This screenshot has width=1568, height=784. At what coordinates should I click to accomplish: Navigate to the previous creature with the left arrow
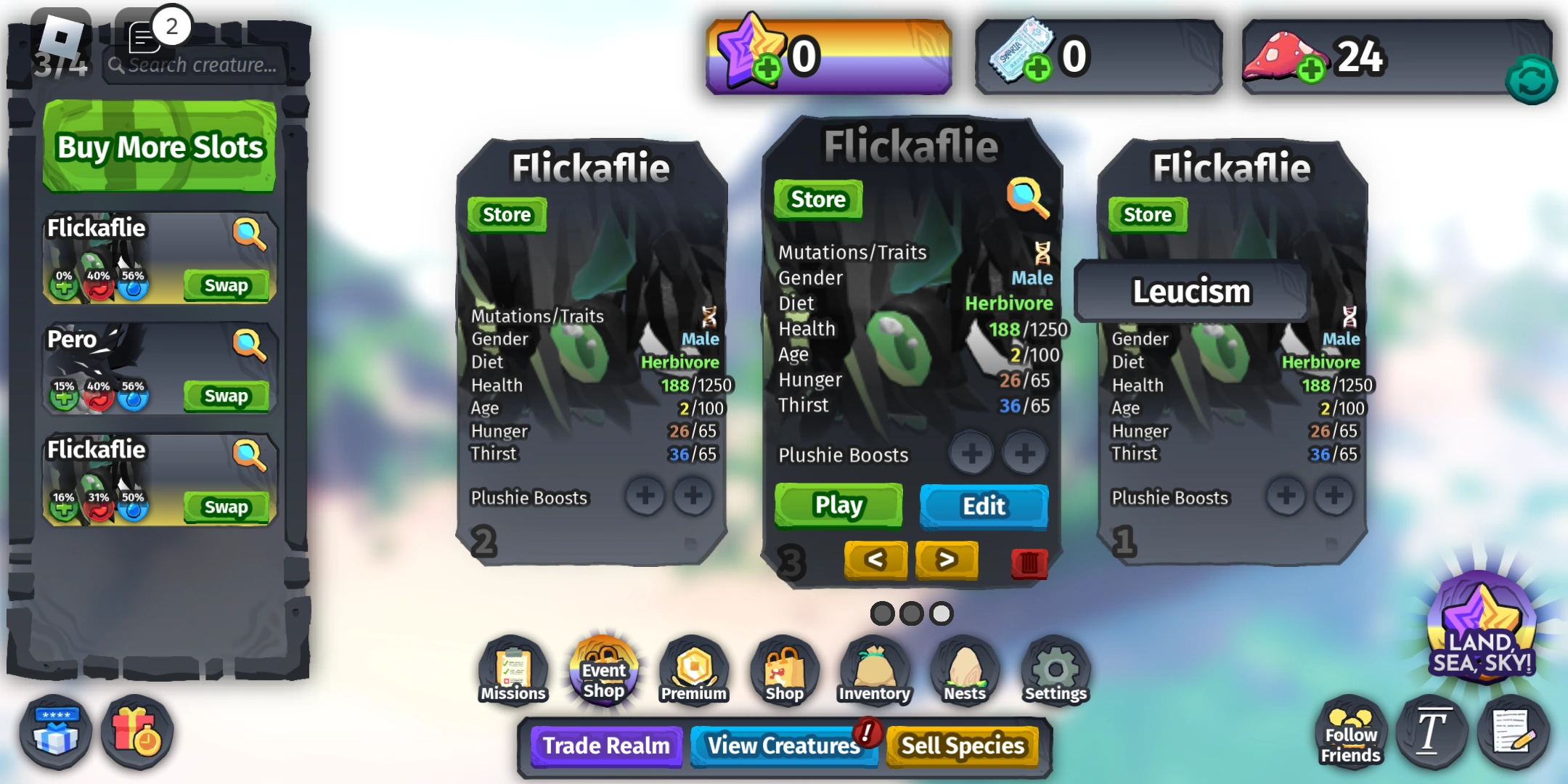(875, 560)
